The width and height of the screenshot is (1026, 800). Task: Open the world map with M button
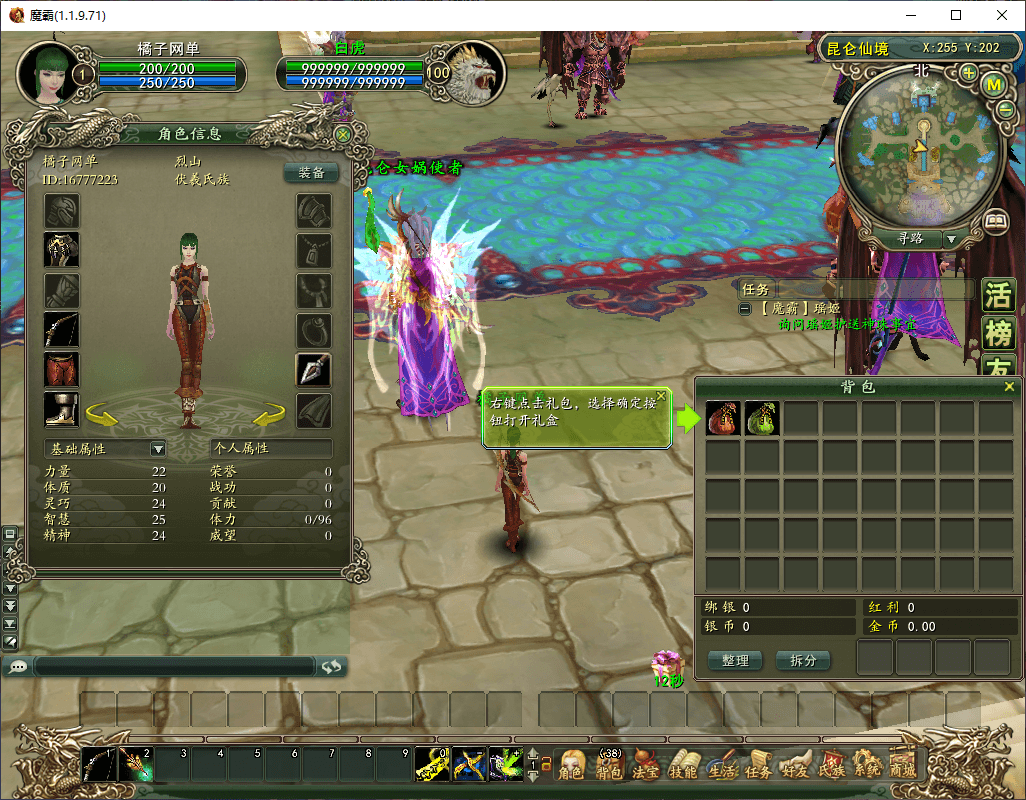pyautogui.click(x=994, y=85)
